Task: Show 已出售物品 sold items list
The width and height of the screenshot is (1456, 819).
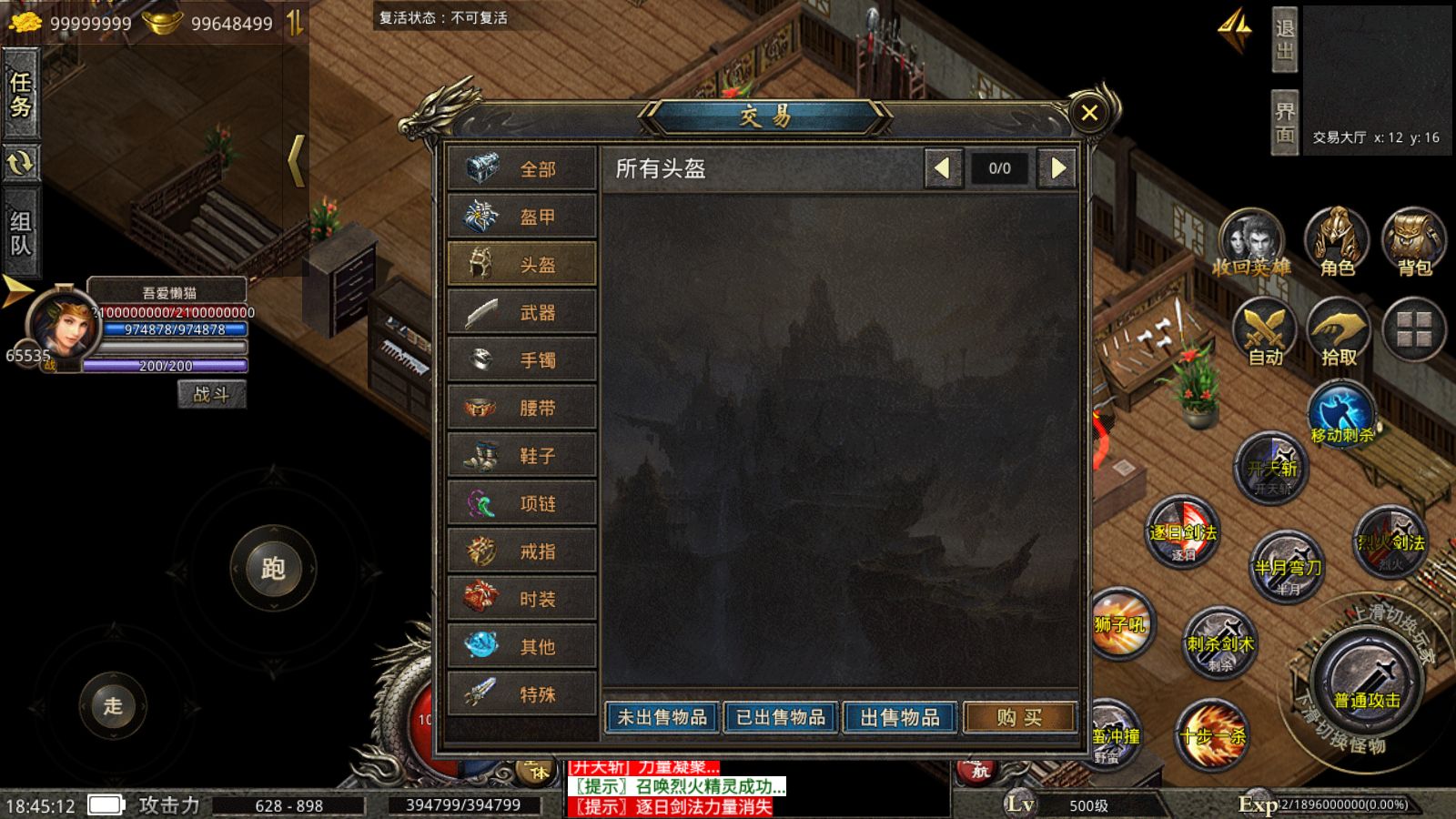Action: click(x=781, y=718)
